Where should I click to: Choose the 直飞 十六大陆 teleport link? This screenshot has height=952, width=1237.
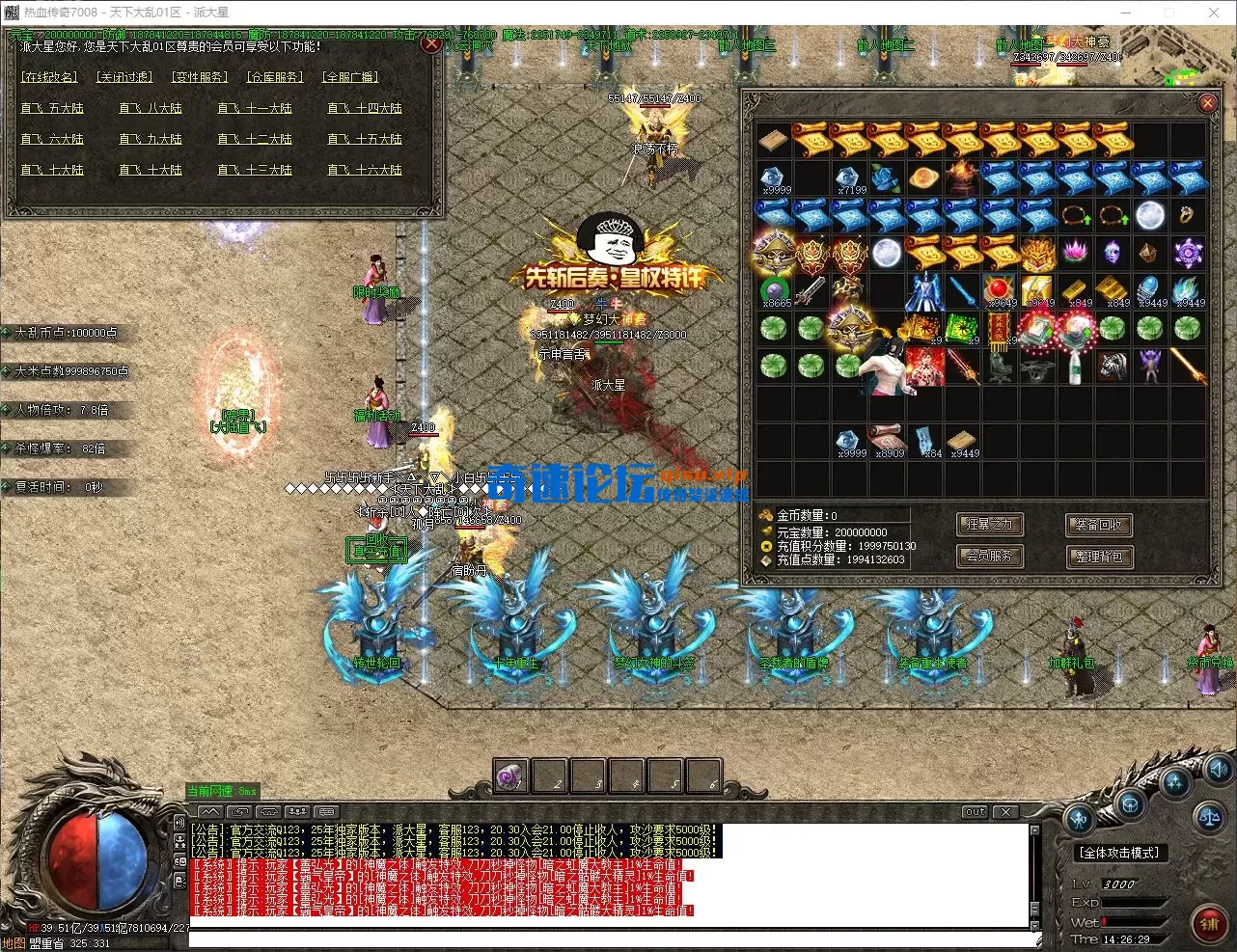364,171
